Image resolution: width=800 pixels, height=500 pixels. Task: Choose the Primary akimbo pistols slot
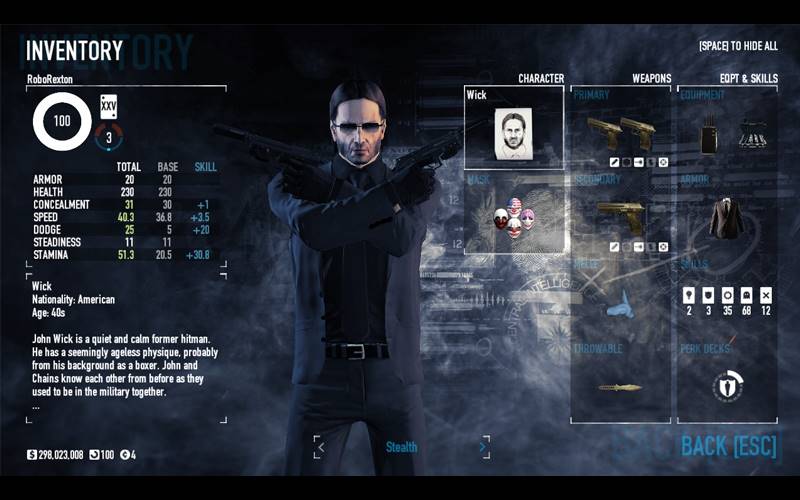tap(620, 130)
